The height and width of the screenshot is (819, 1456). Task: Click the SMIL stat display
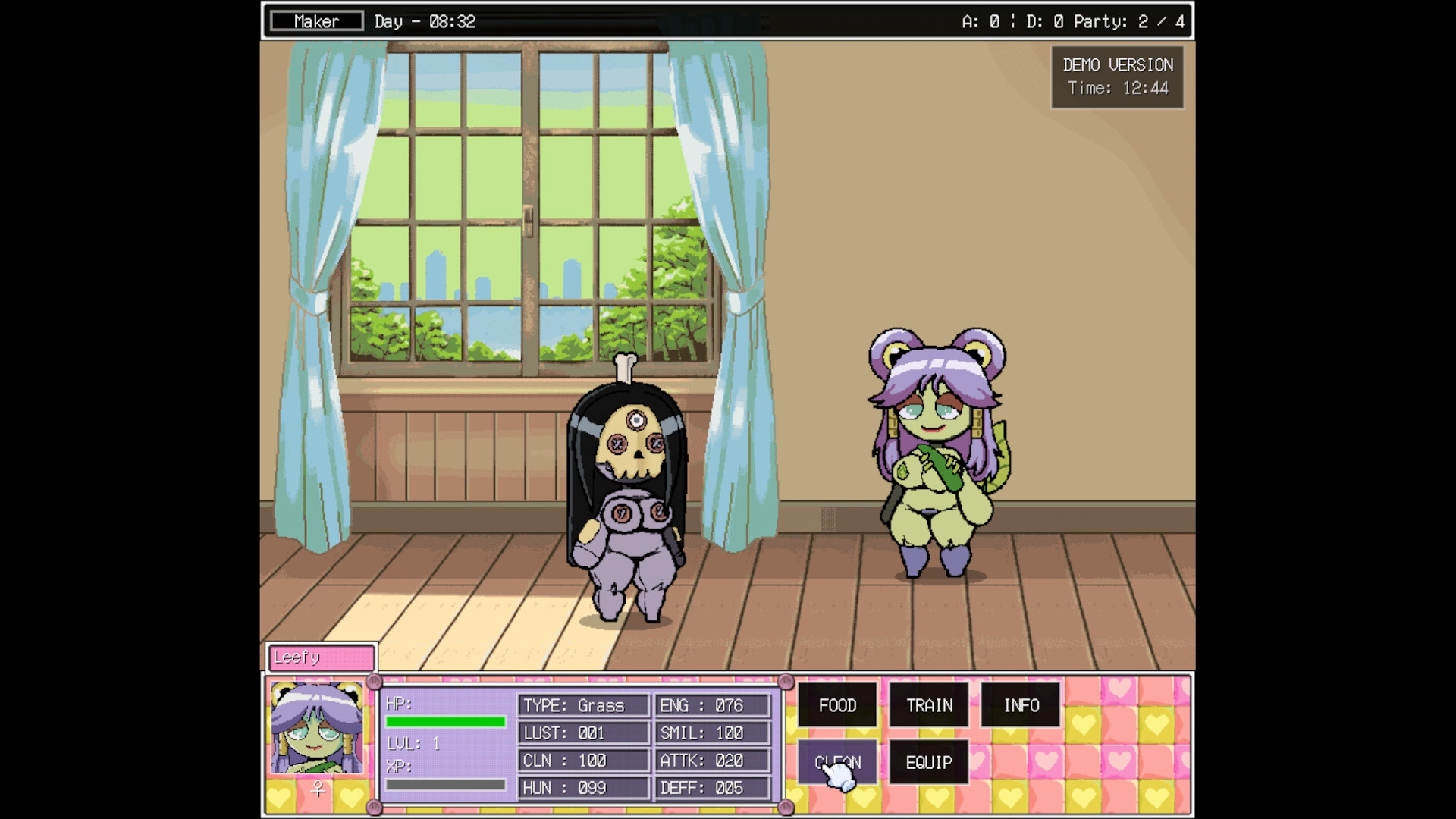(711, 733)
